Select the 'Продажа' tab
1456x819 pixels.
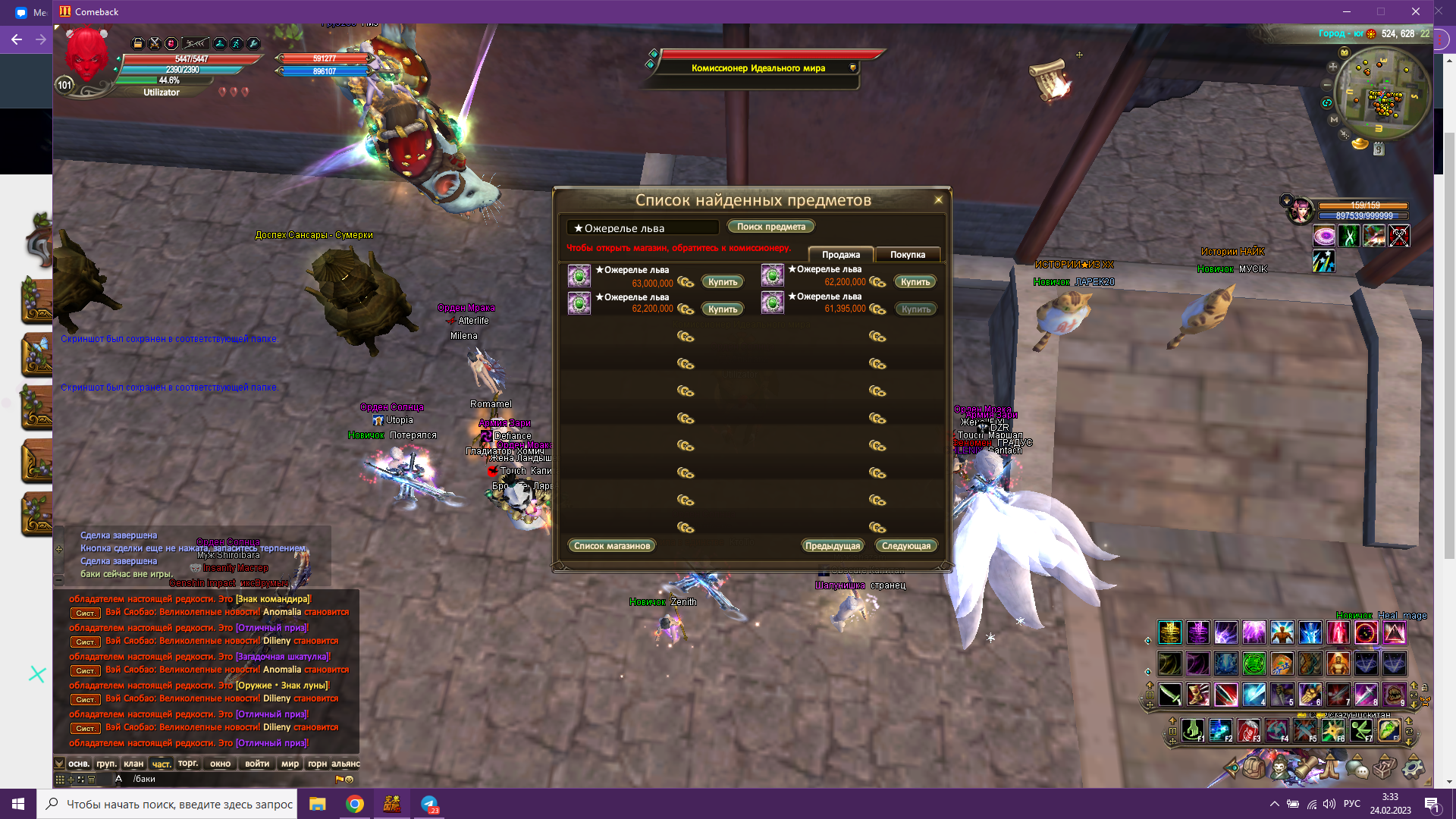[840, 255]
